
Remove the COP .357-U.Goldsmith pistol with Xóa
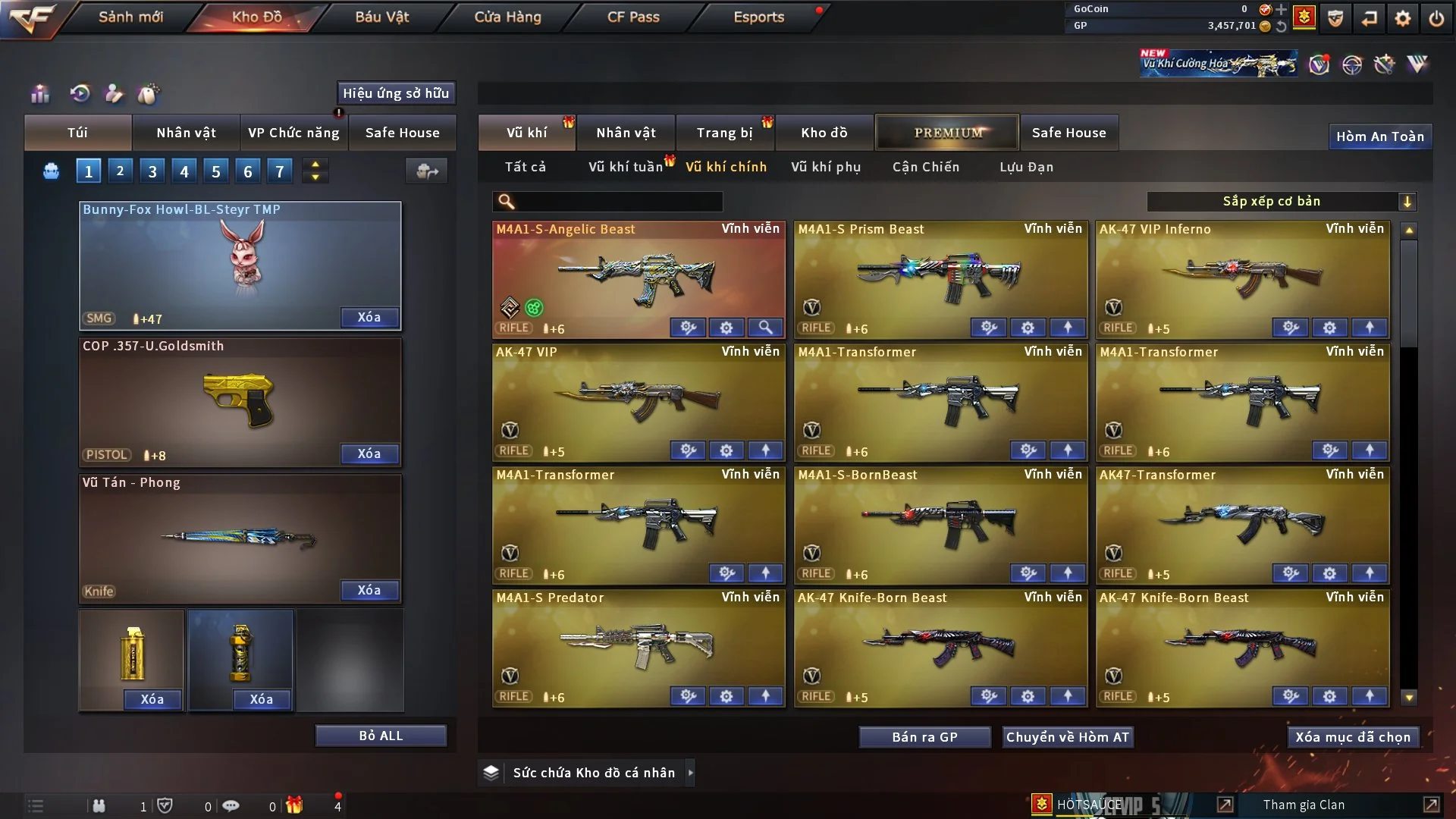pos(369,453)
